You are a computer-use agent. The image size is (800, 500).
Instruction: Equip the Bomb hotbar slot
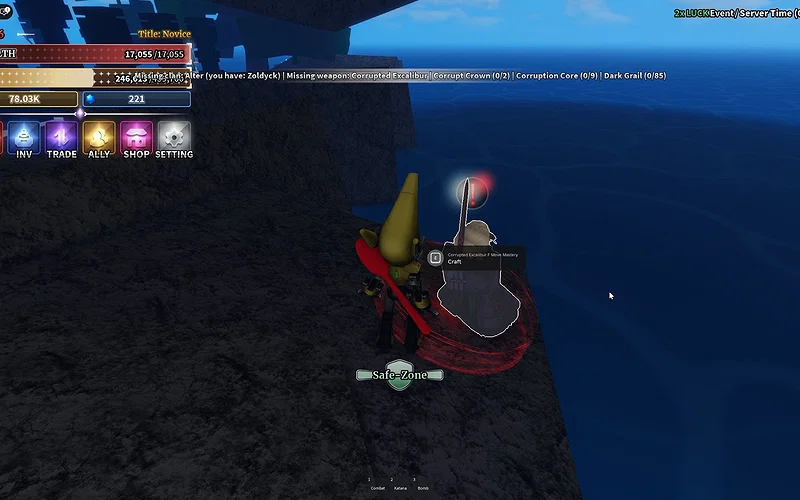[x=422, y=486]
